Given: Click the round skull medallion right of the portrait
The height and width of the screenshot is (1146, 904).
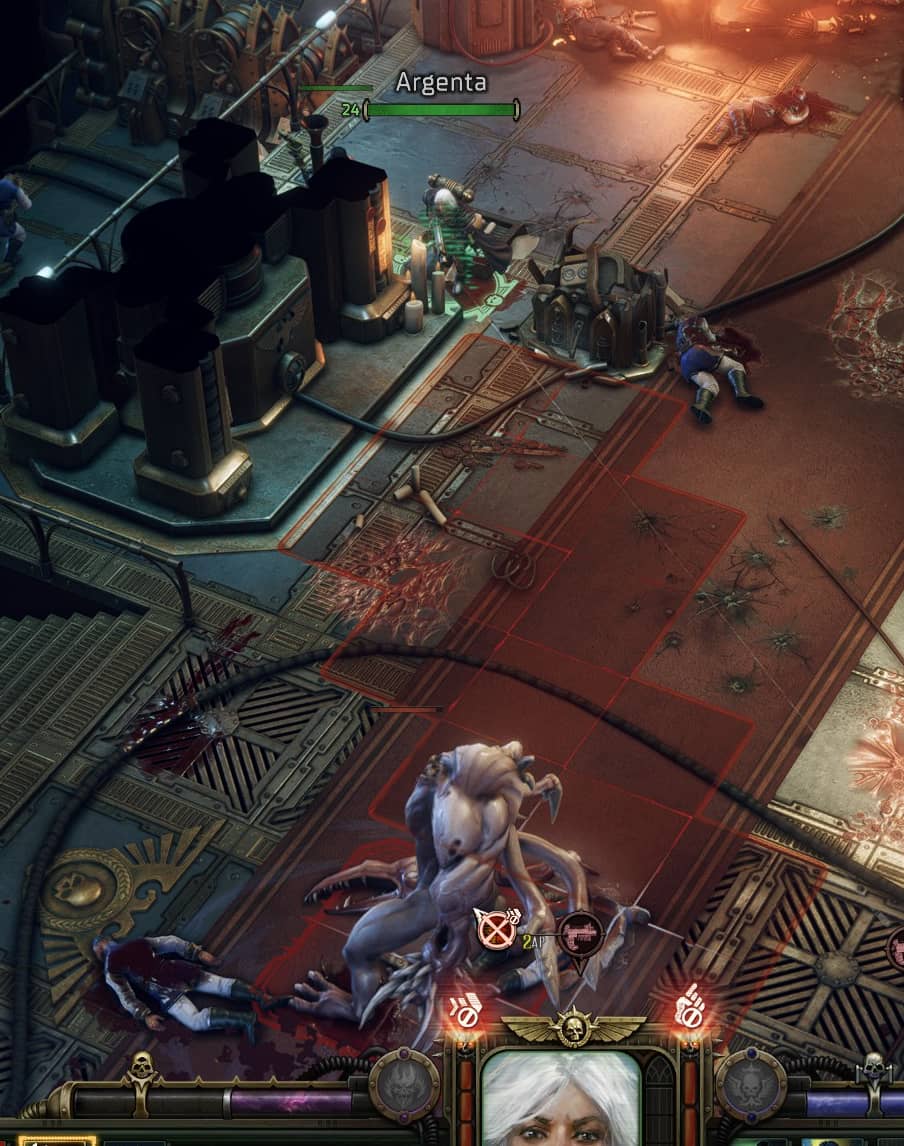Looking at the screenshot, I should pyautogui.click(x=750, y=1084).
